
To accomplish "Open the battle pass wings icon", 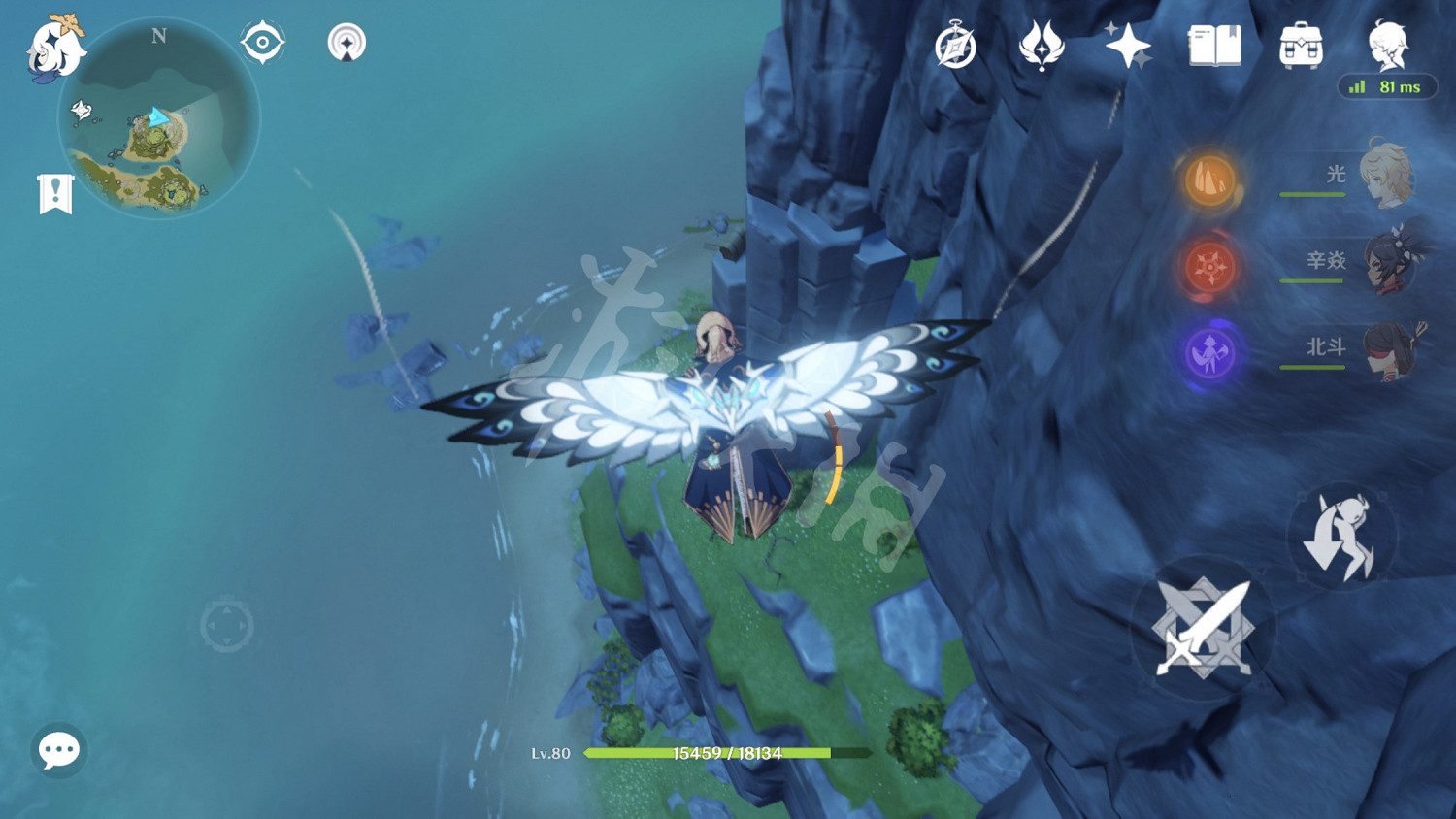I will [x=1042, y=46].
